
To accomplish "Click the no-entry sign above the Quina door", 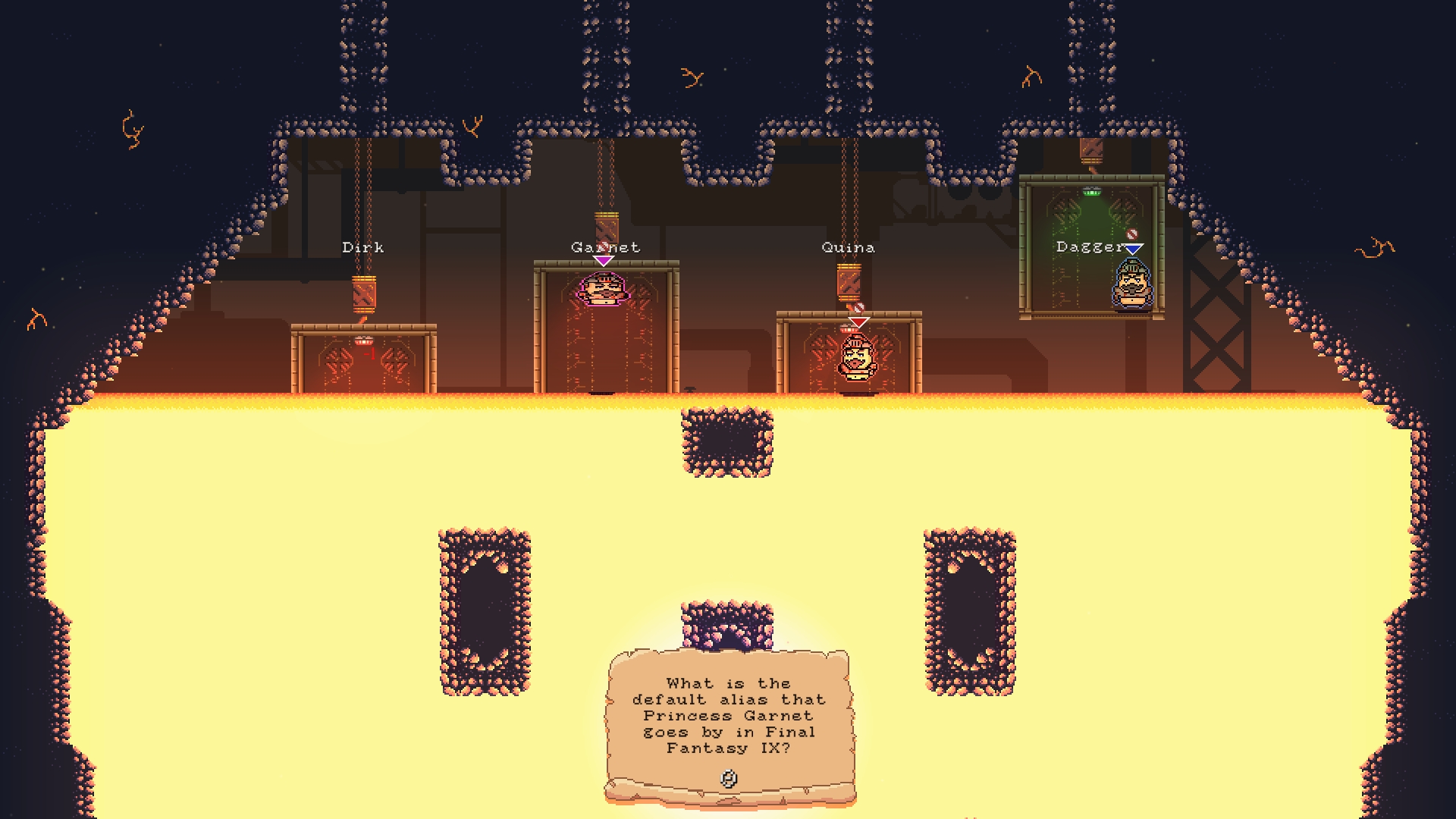I will [x=858, y=308].
